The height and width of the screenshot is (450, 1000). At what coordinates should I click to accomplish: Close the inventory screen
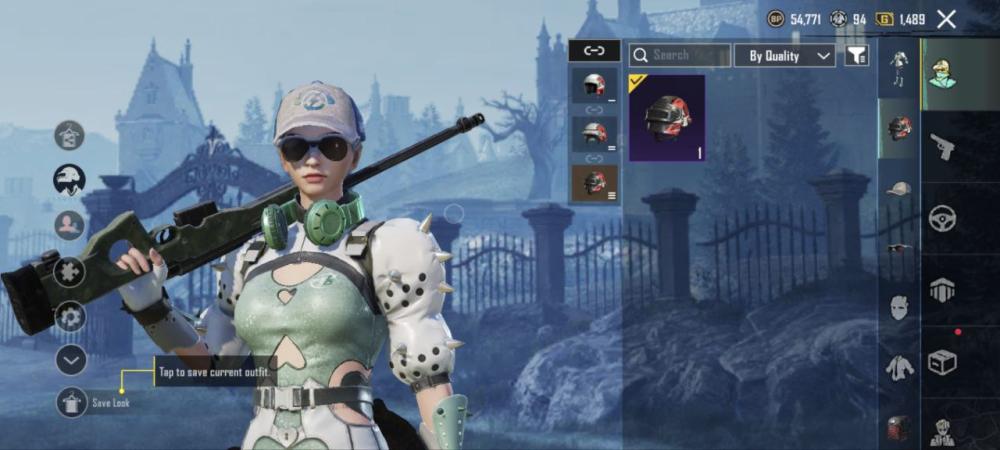click(x=946, y=19)
